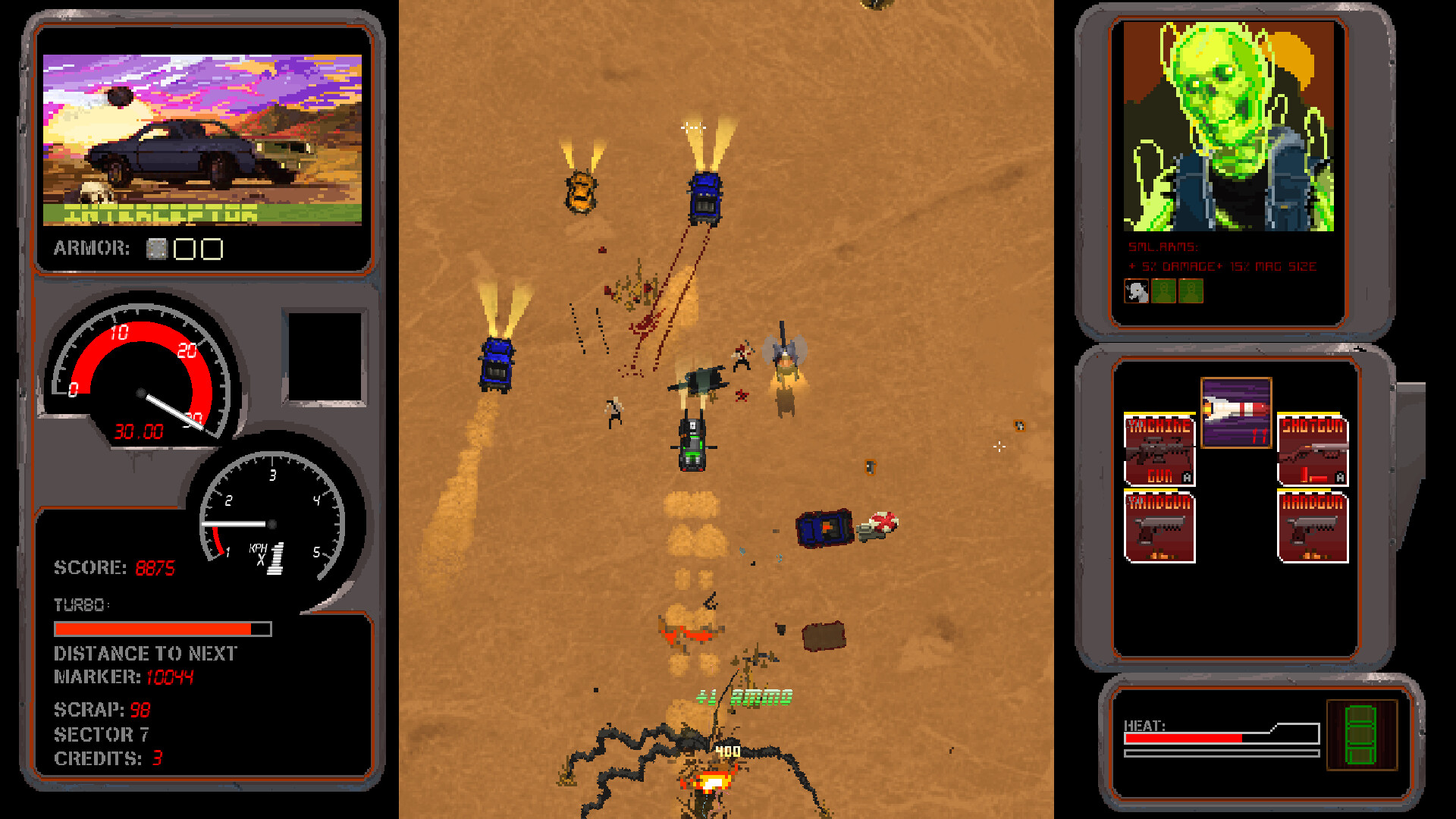Click the glowing skull character portrait
1456x819 pixels.
[1227, 129]
